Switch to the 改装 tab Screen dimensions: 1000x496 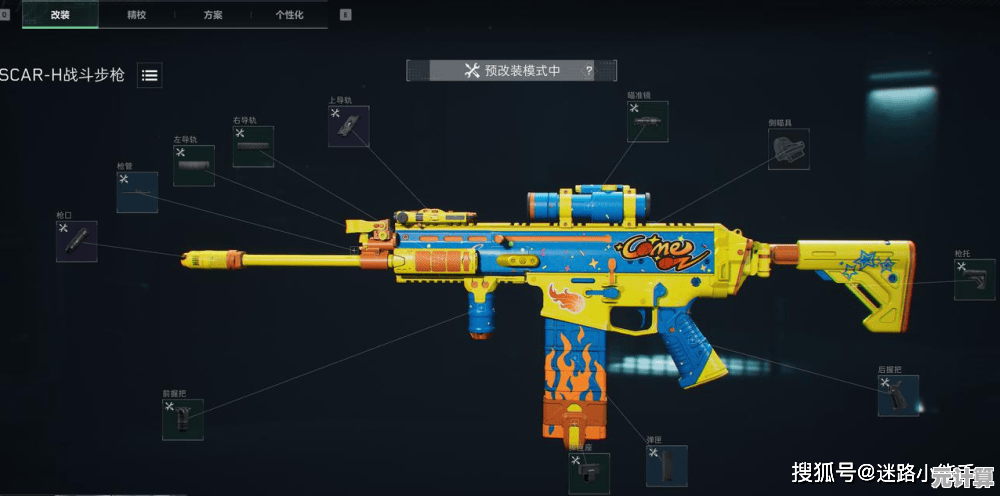(x=60, y=15)
